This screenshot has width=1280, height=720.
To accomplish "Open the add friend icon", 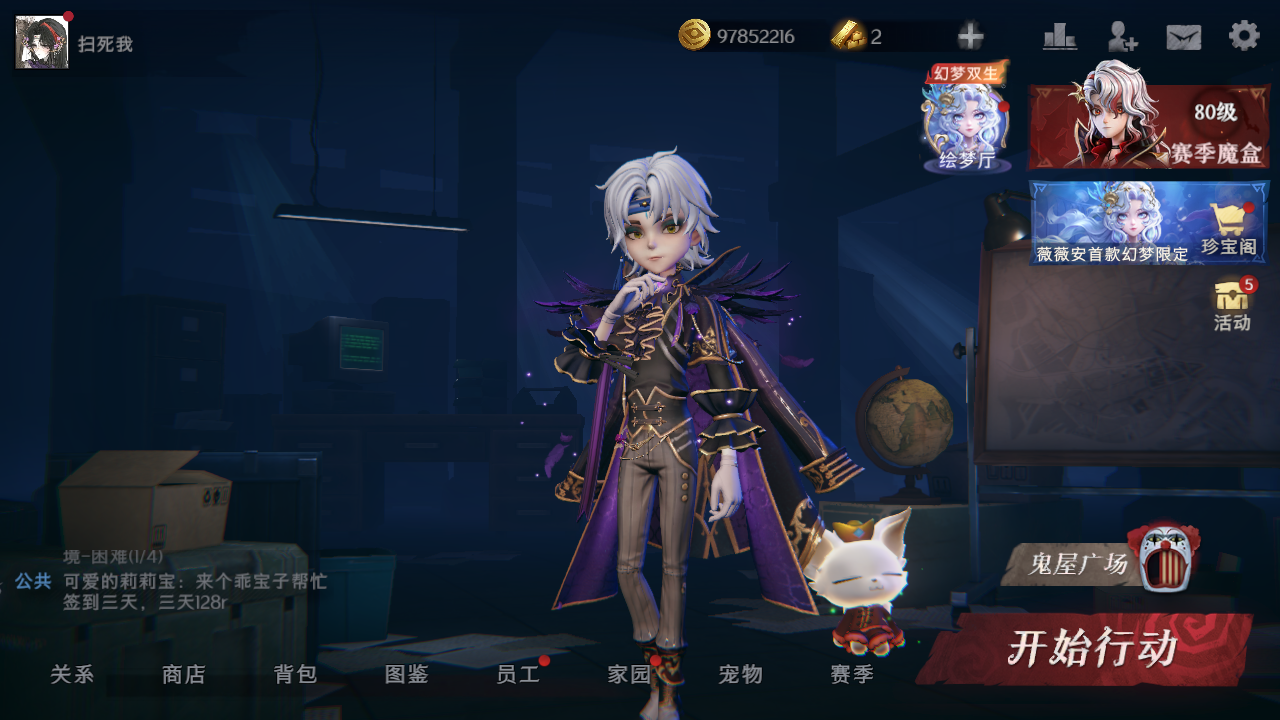I will click(x=1122, y=37).
